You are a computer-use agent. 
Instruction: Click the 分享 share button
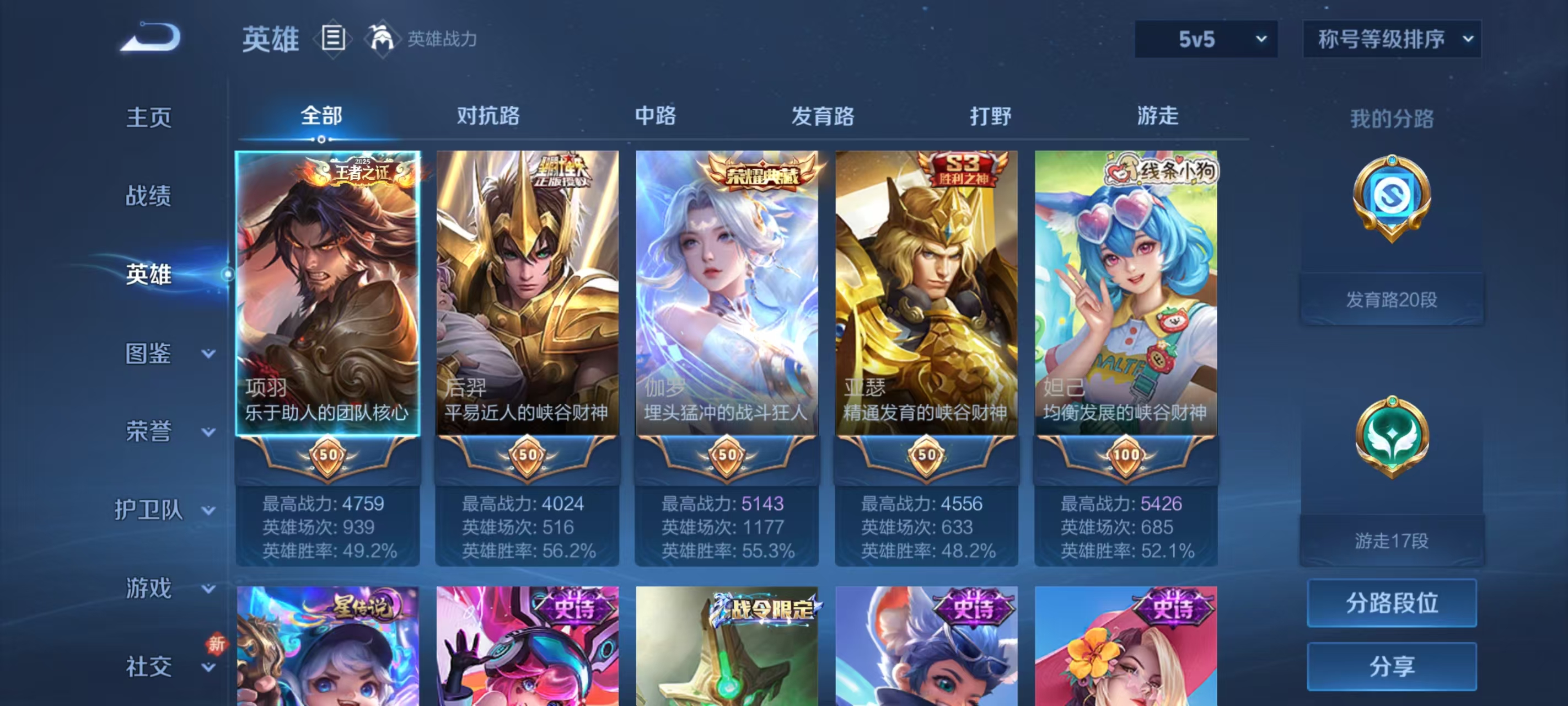click(x=1393, y=666)
